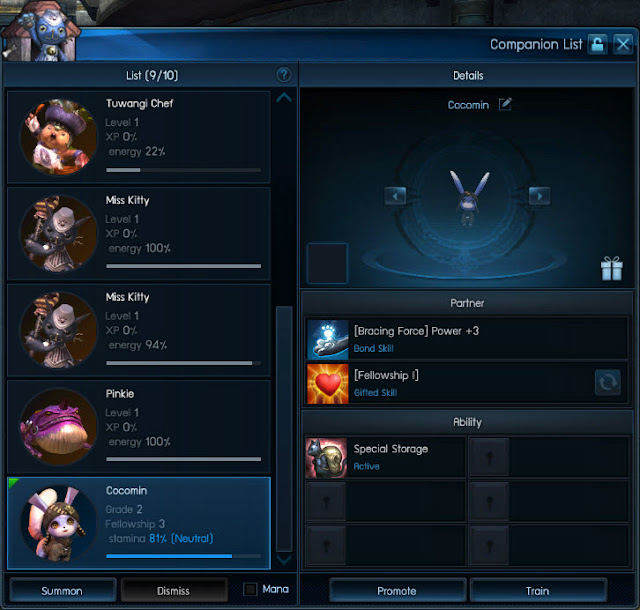640x610 pixels.
Task: Click the Fellowship I gifted skill
Action: (450, 382)
